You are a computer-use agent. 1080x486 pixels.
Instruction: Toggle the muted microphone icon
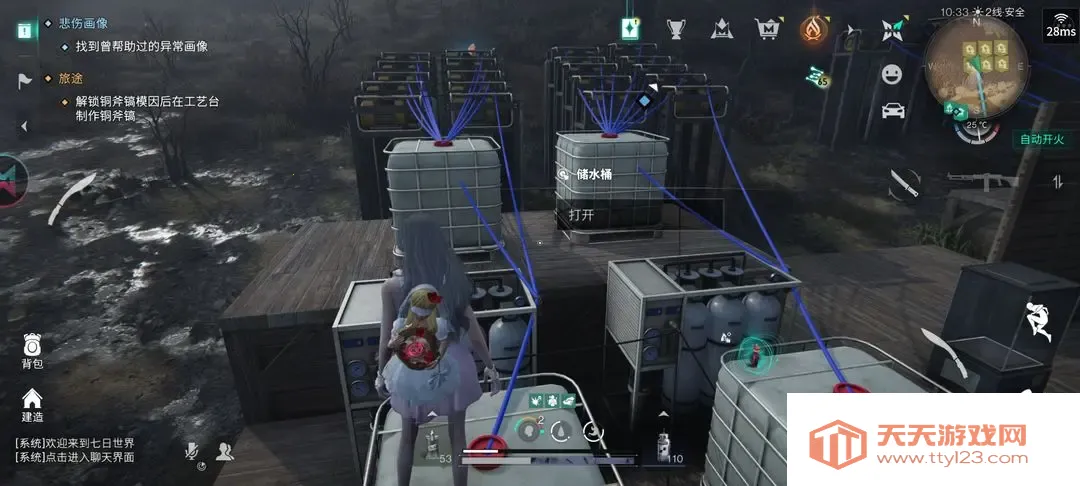[193, 452]
